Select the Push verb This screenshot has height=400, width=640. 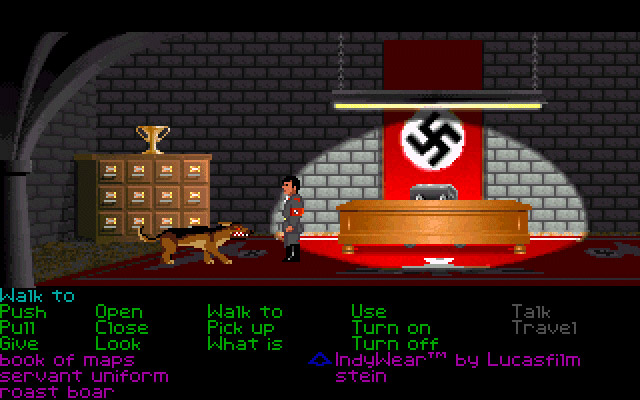23,312
